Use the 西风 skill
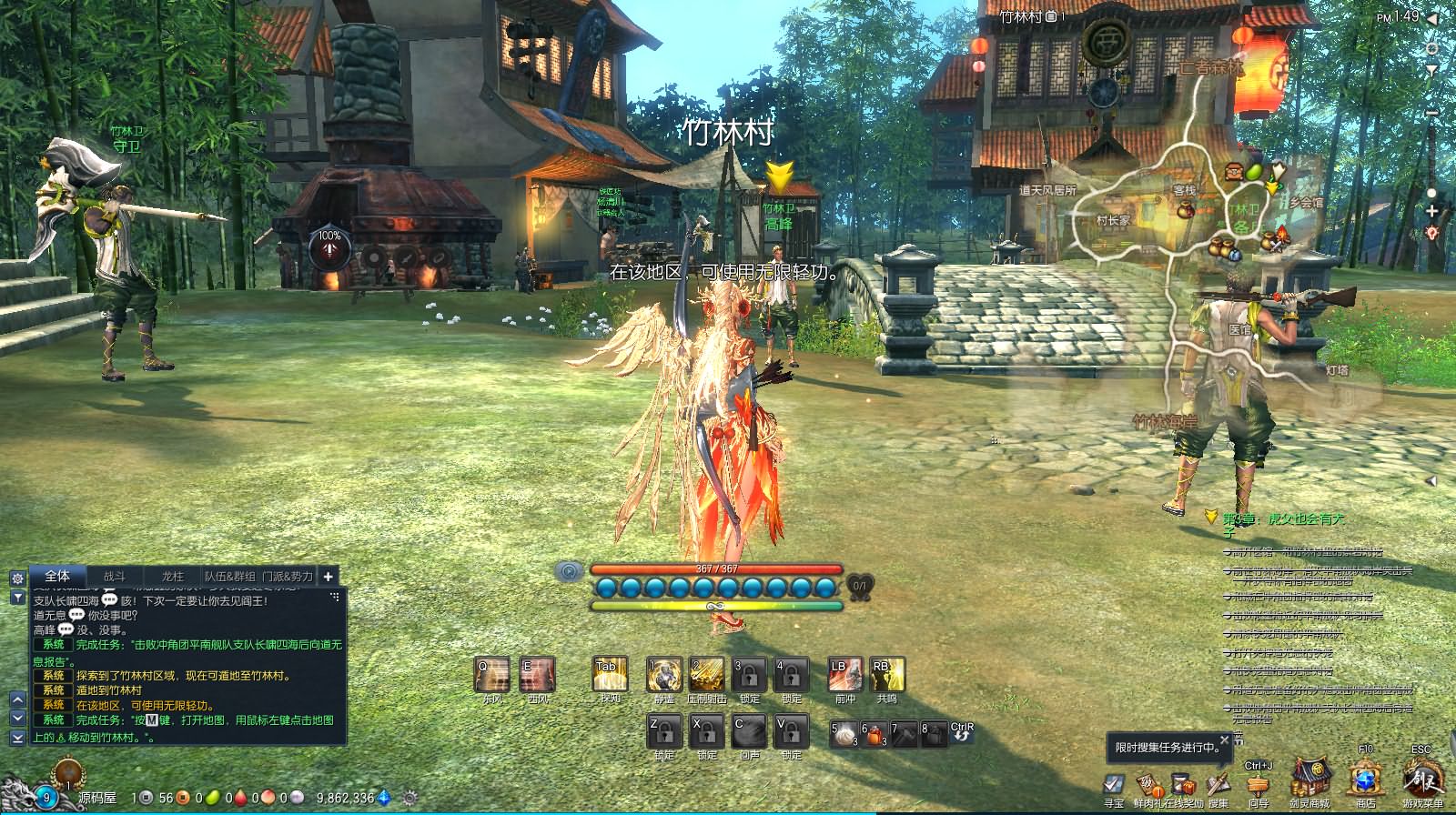Image resolution: width=1456 pixels, height=815 pixels. click(537, 675)
